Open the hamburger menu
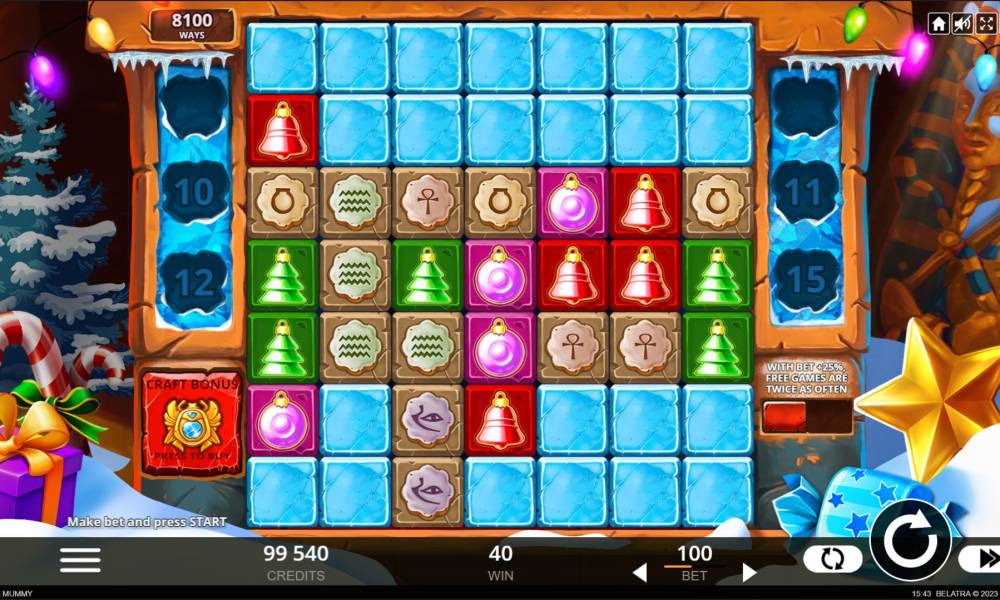The image size is (1000, 600). pyautogui.click(x=80, y=560)
